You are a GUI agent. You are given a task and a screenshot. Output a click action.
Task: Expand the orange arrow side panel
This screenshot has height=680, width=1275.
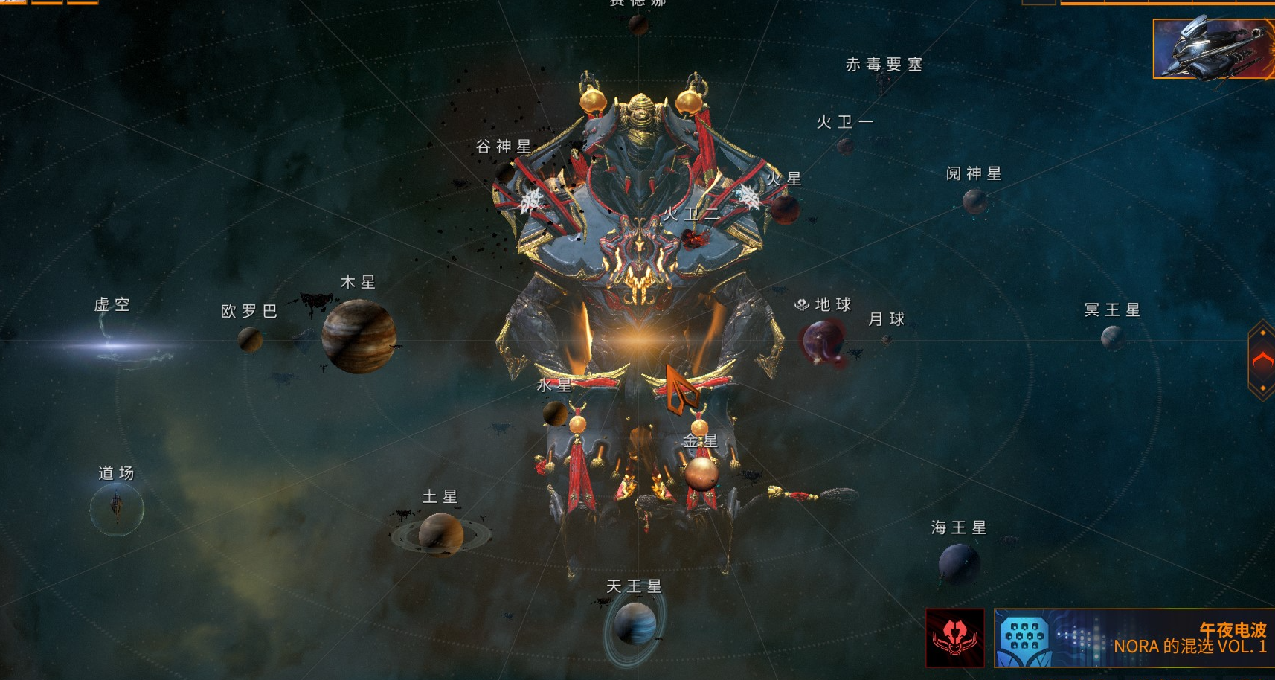click(1261, 359)
